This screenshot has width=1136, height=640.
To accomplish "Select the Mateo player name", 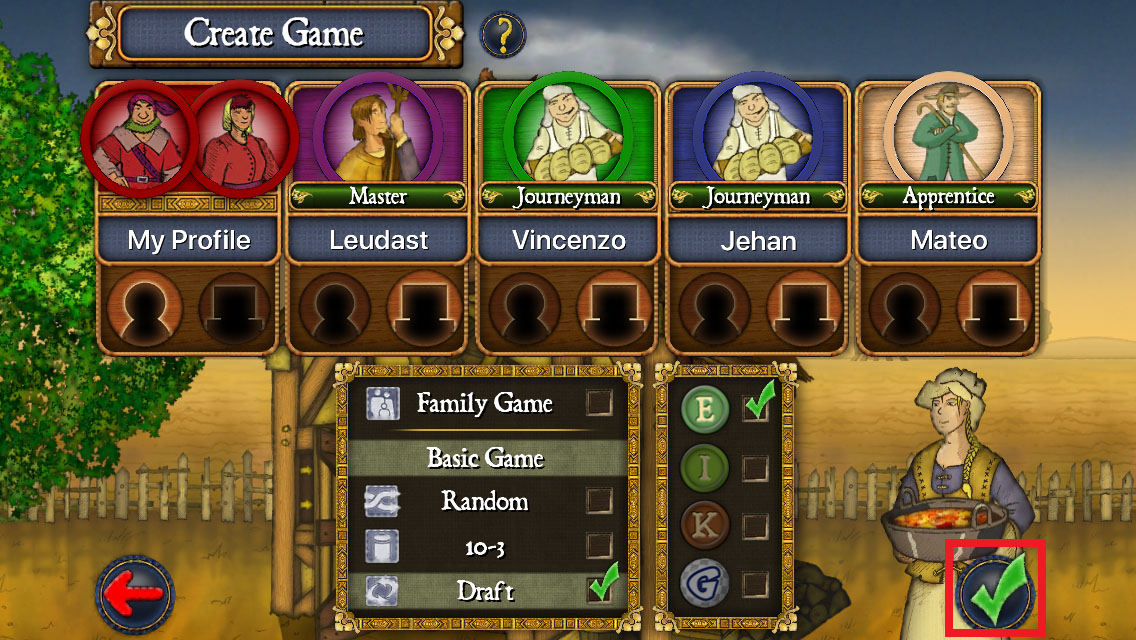I will [x=948, y=240].
